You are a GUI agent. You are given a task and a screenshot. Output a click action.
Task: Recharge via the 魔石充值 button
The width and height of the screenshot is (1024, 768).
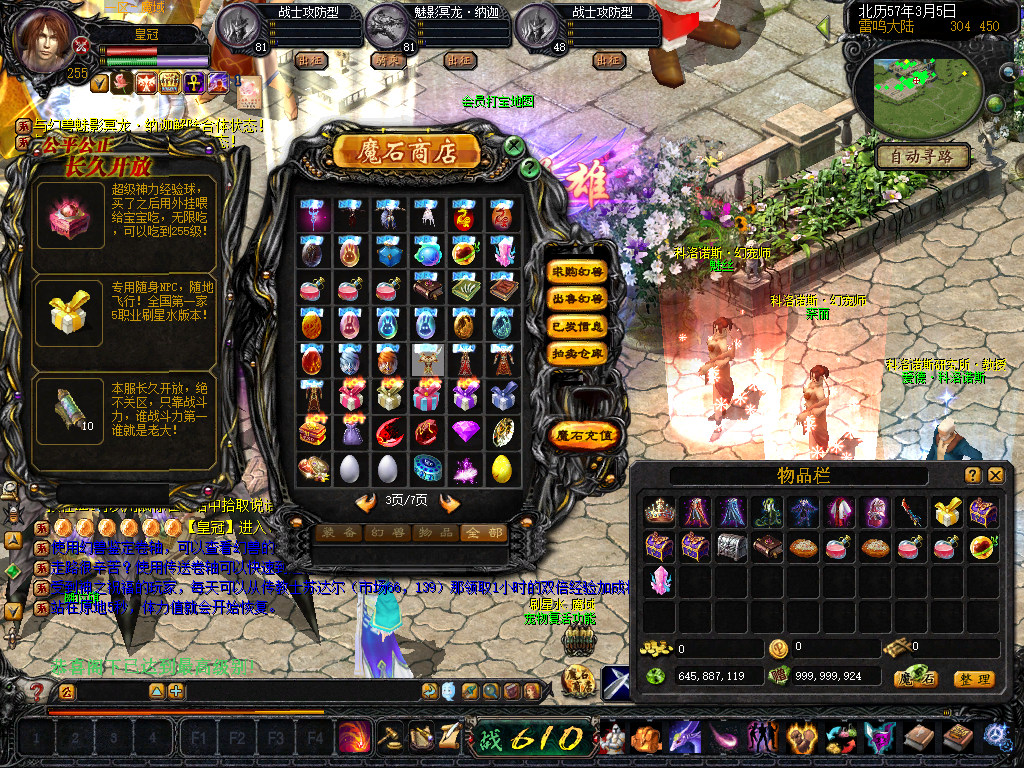pyautogui.click(x=585, y=435)
